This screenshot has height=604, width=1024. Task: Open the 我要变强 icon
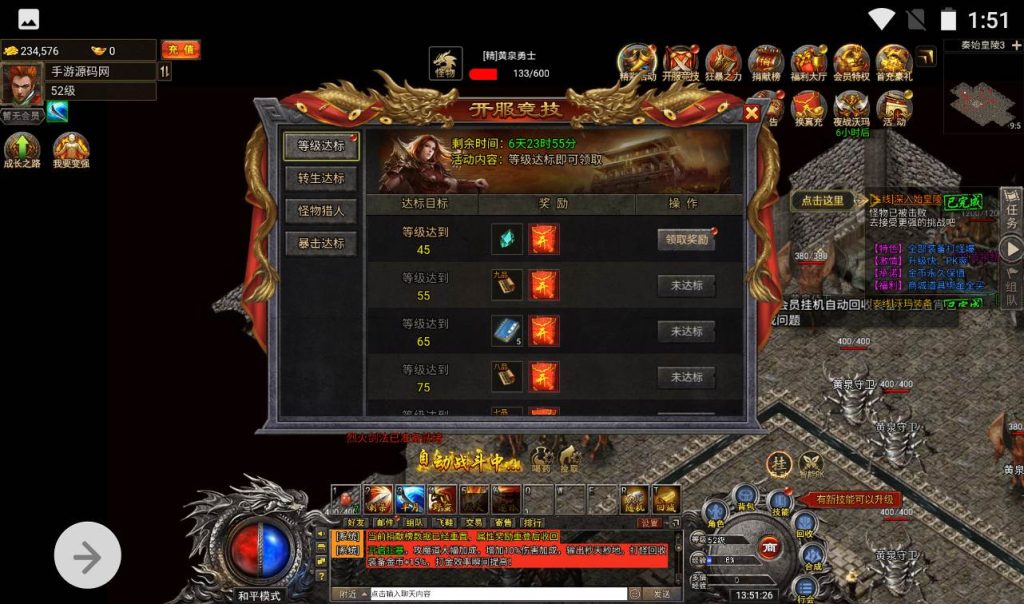pyautogui.click(x=71, y=152)
